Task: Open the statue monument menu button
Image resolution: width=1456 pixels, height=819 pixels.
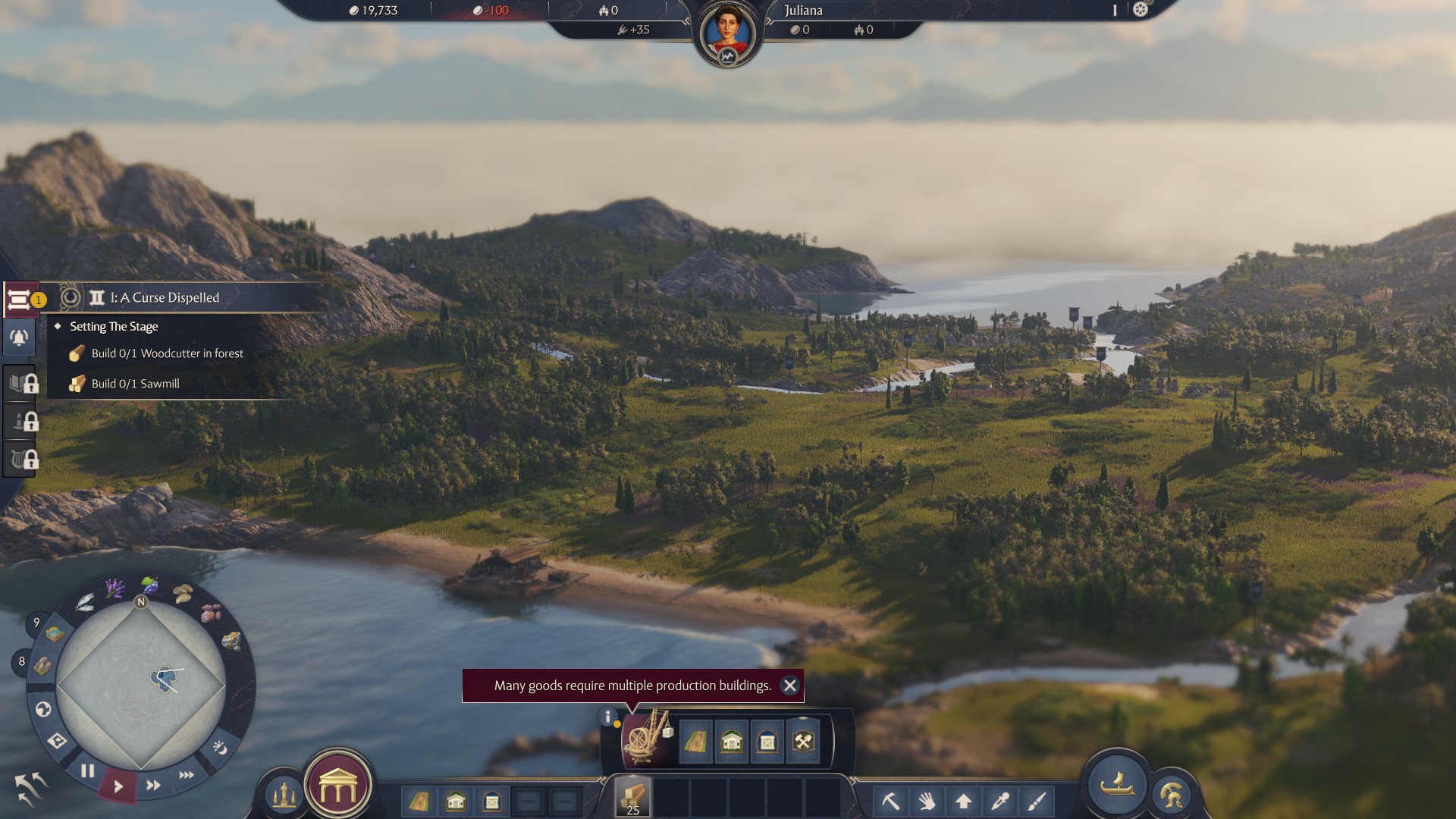Action: coord(284,795)
